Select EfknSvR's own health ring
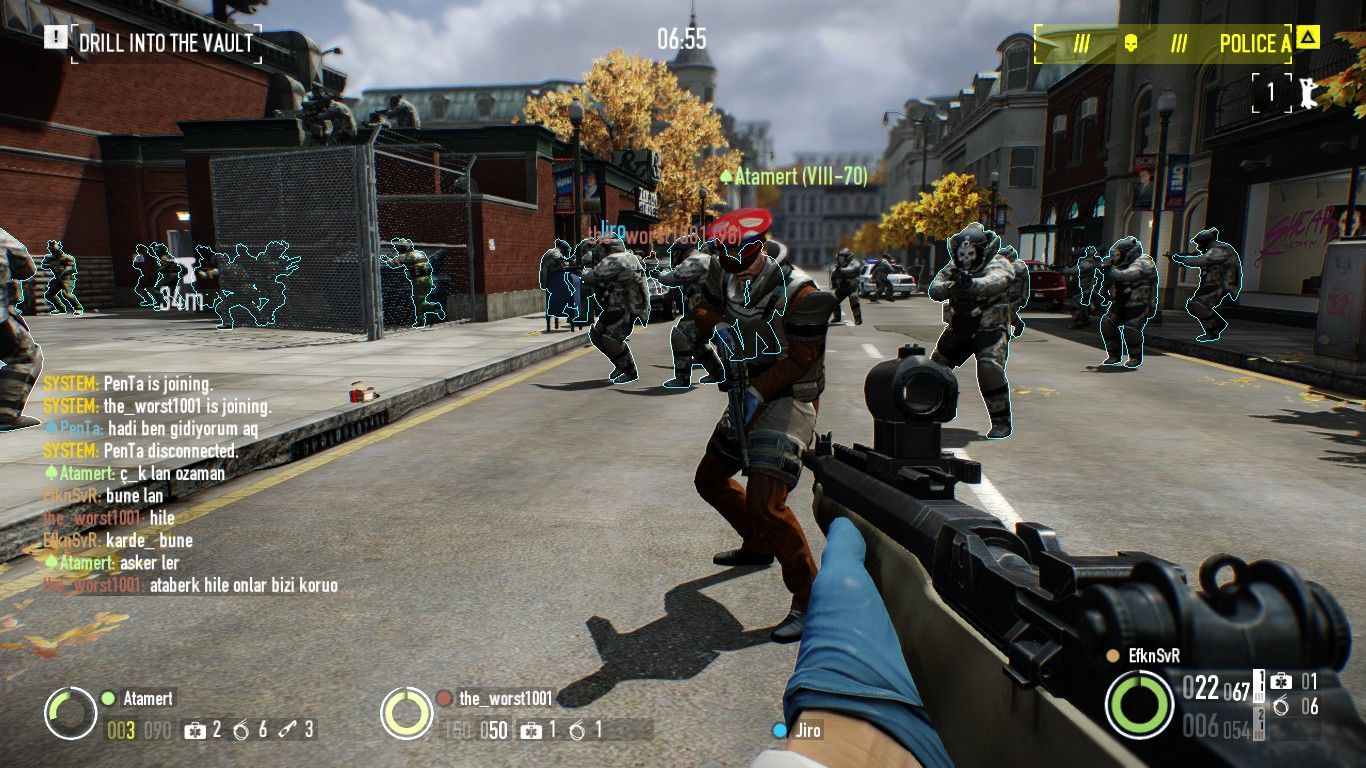The width and height of the screenshot is (1366, 768). tap(1139, 704)
